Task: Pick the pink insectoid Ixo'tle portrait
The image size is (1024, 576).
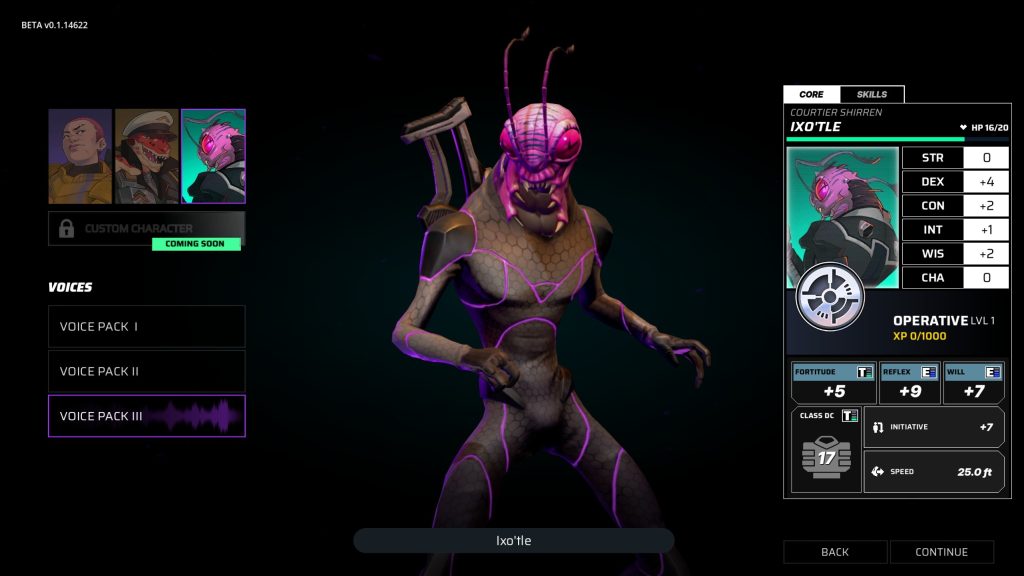Action: click(213, 156)
